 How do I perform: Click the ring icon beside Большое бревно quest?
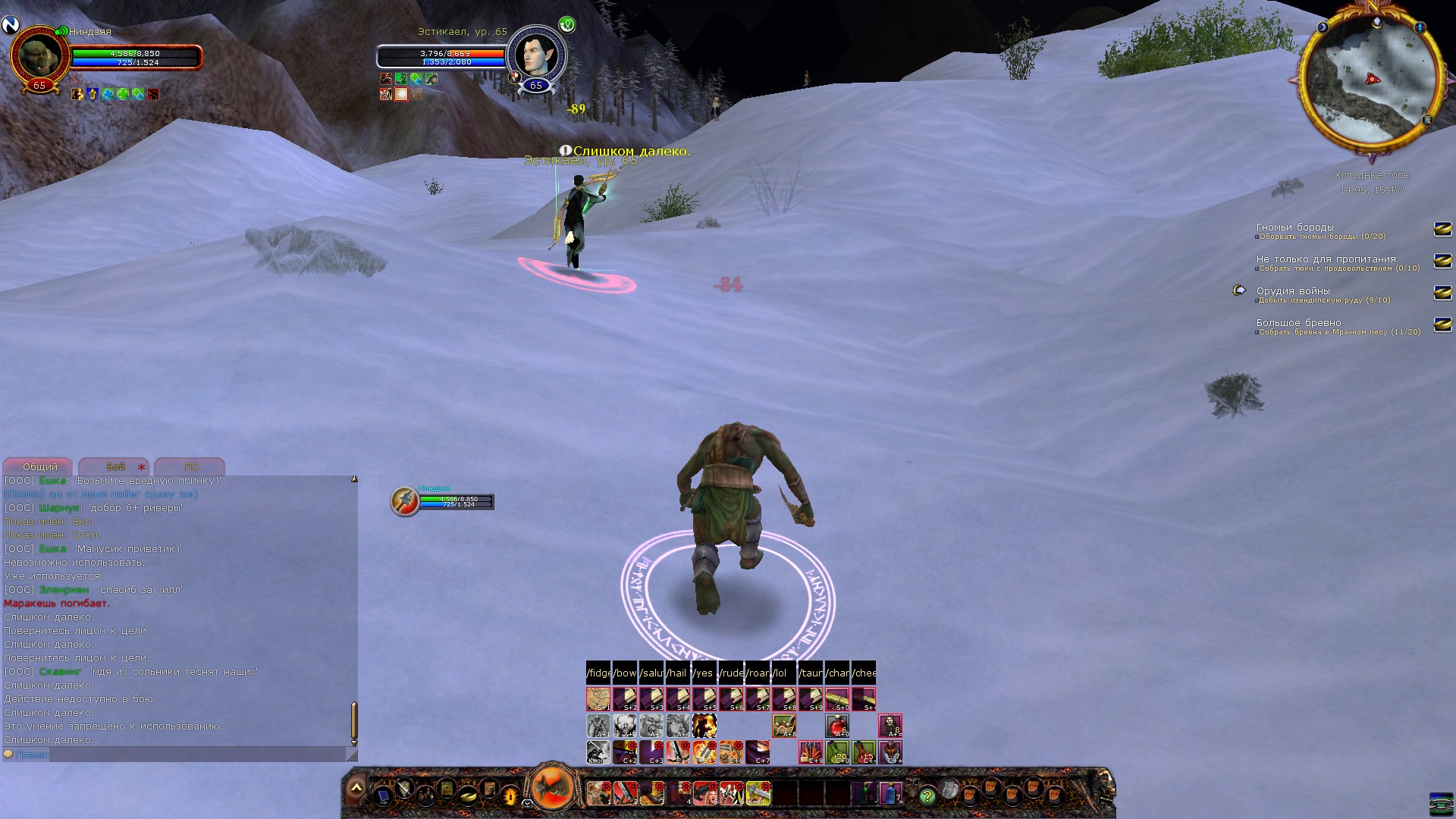[x=1442, y=325]
